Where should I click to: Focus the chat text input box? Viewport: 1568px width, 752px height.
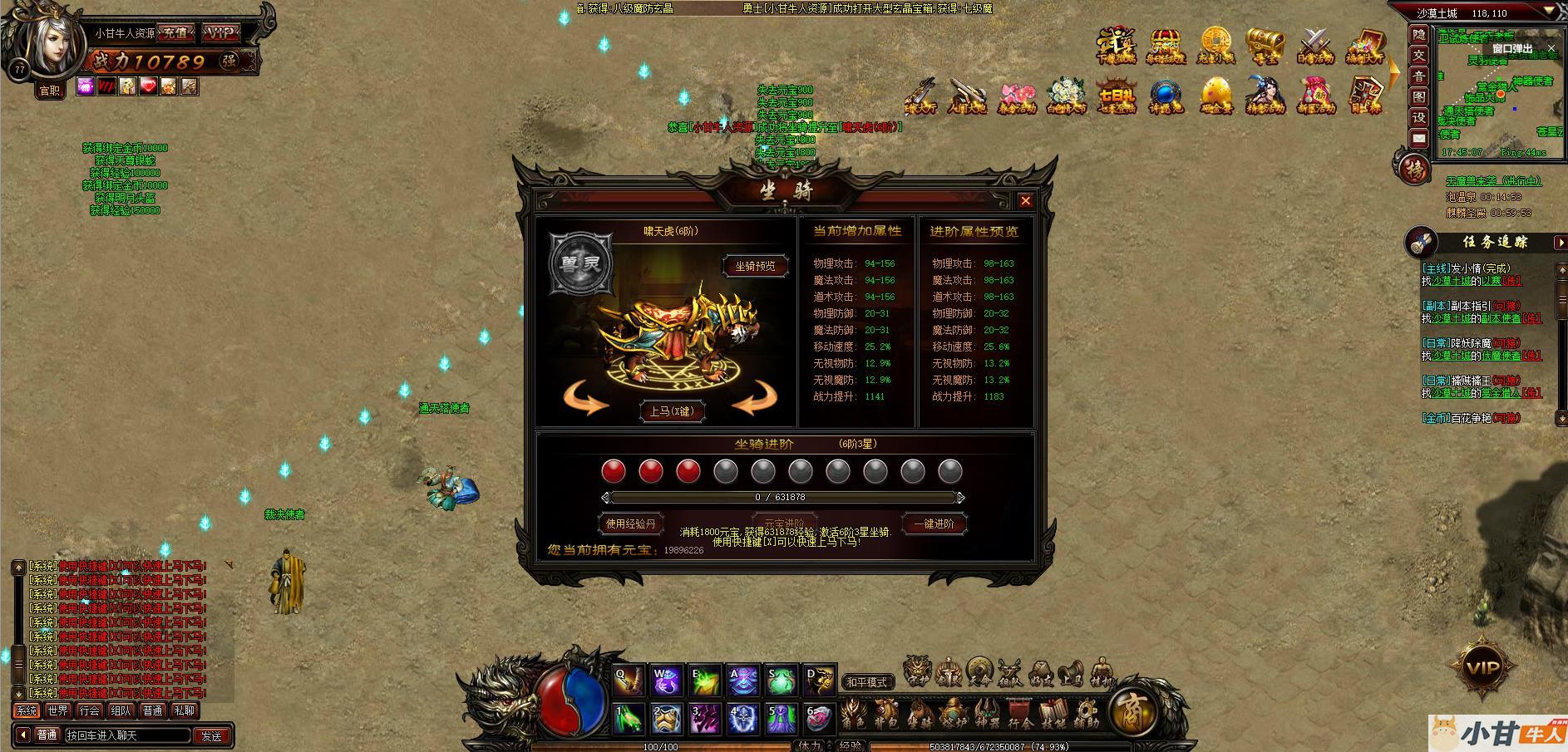pyautogui.click(x=126, y=735)
